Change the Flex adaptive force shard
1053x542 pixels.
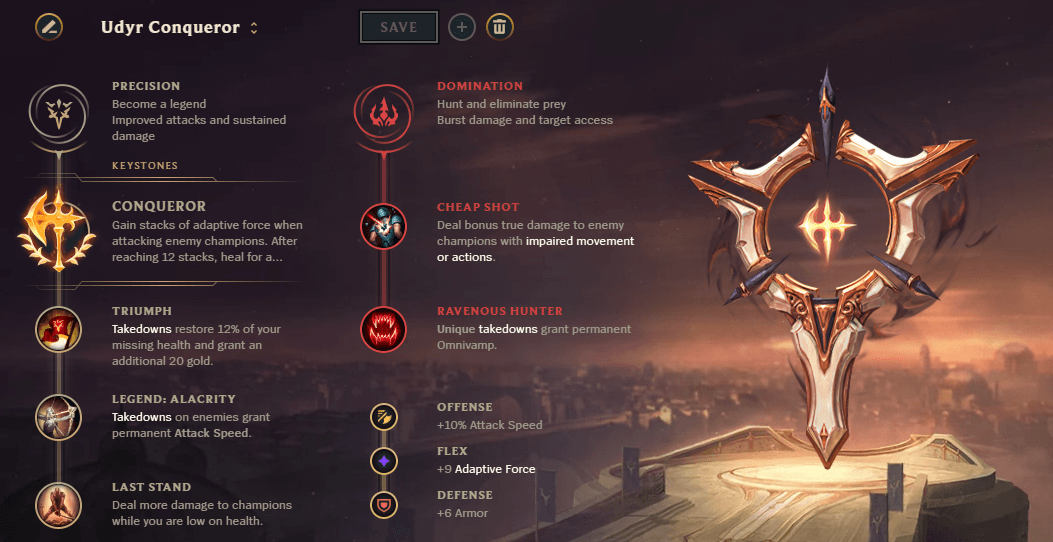pyautogui.click(x=383, y=460)
